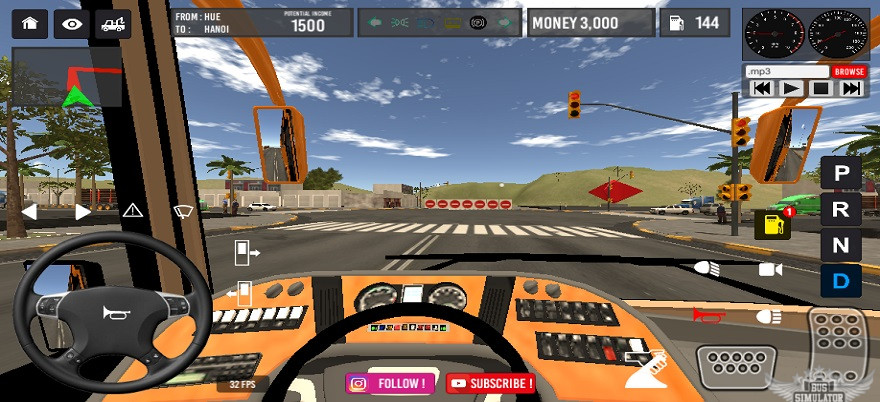Toggle the eye camera view button

70,23
